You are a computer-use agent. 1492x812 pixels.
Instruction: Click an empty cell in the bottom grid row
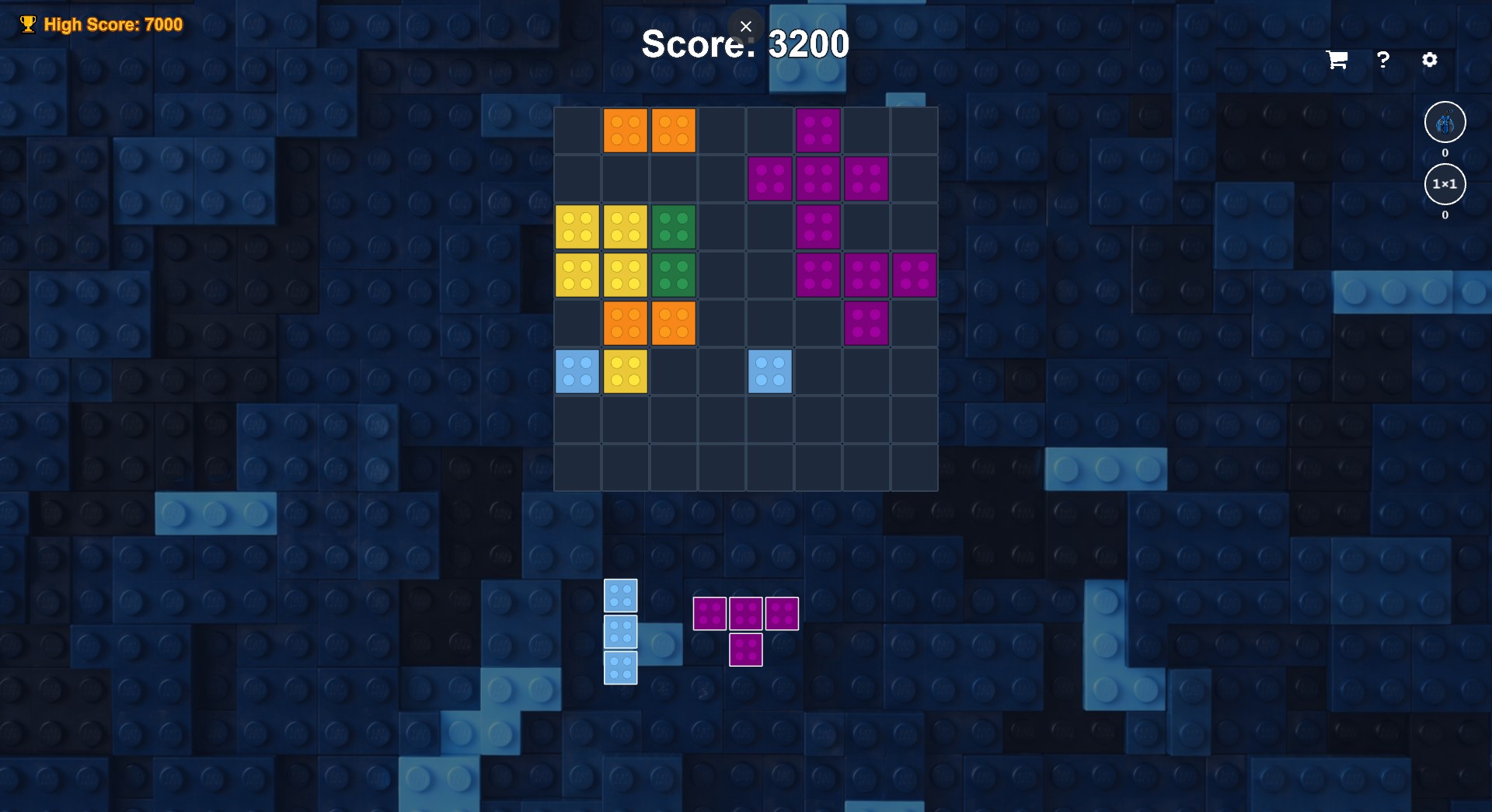tap(722, 468)
